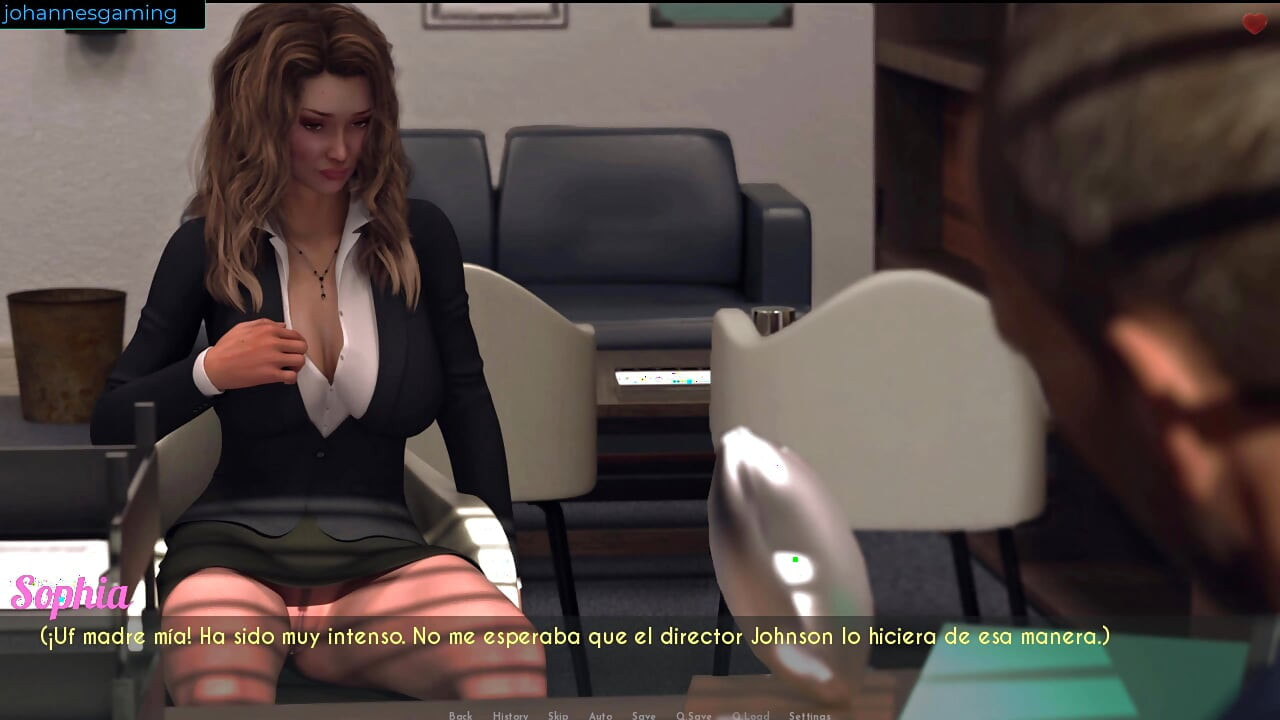Viewport: 1280px width, 720px height.
Task: Click Save in the bottom toolbar
Action: coord(644,716)
